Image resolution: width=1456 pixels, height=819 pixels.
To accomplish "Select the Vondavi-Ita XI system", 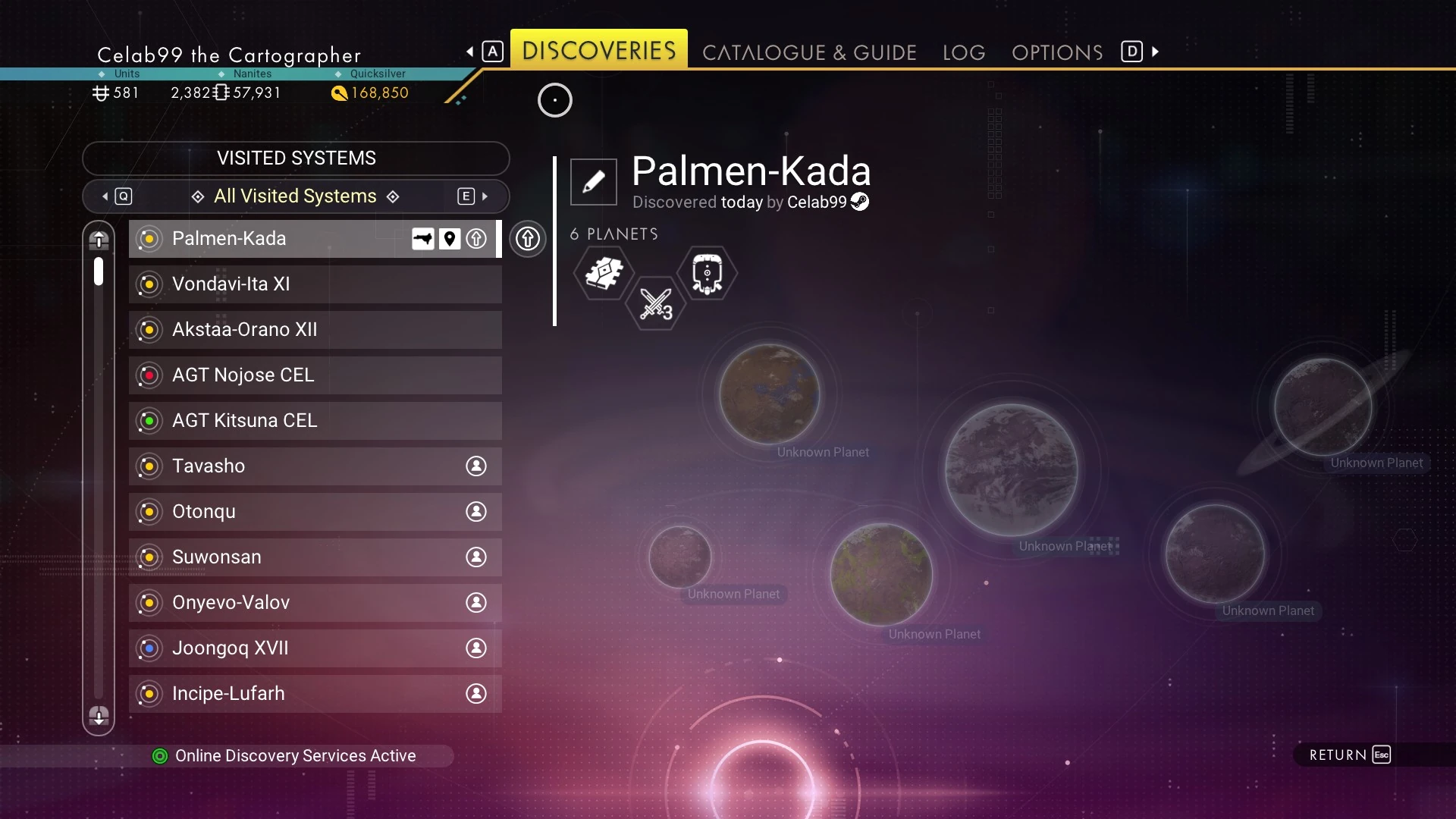I will (315, 284).
